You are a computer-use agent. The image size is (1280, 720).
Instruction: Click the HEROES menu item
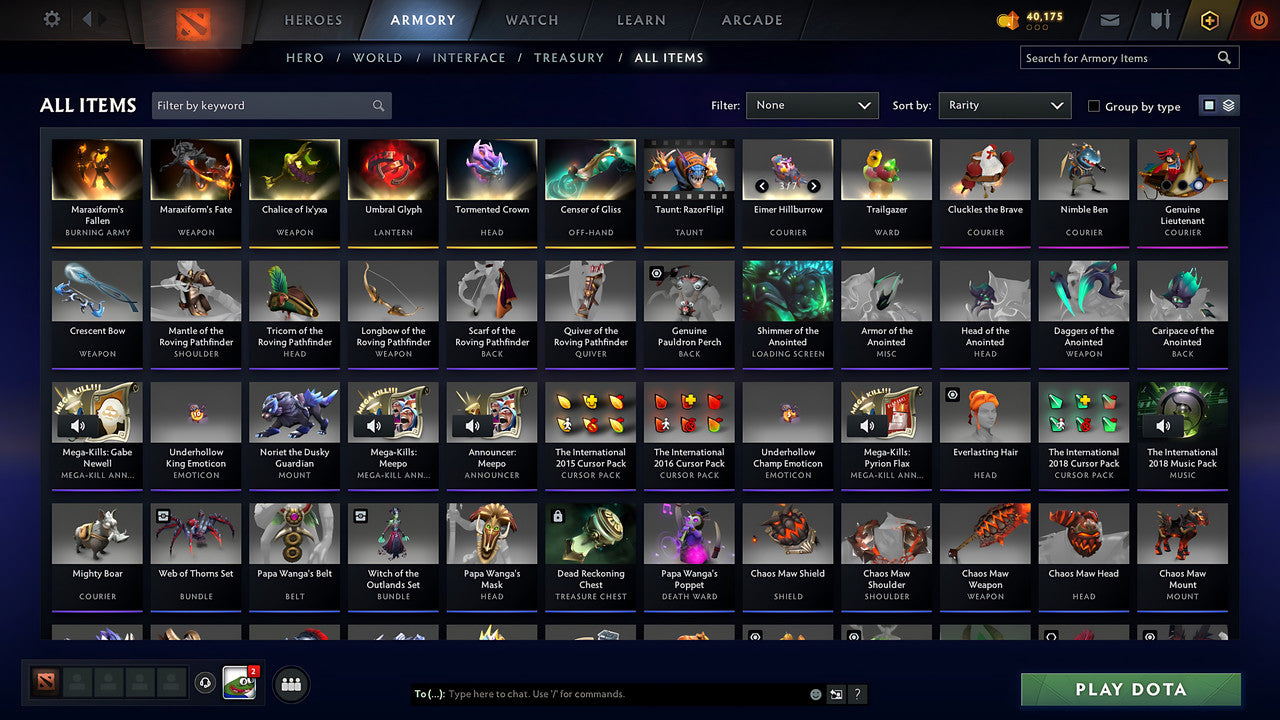pyautogui.click(x=313, y=20)
